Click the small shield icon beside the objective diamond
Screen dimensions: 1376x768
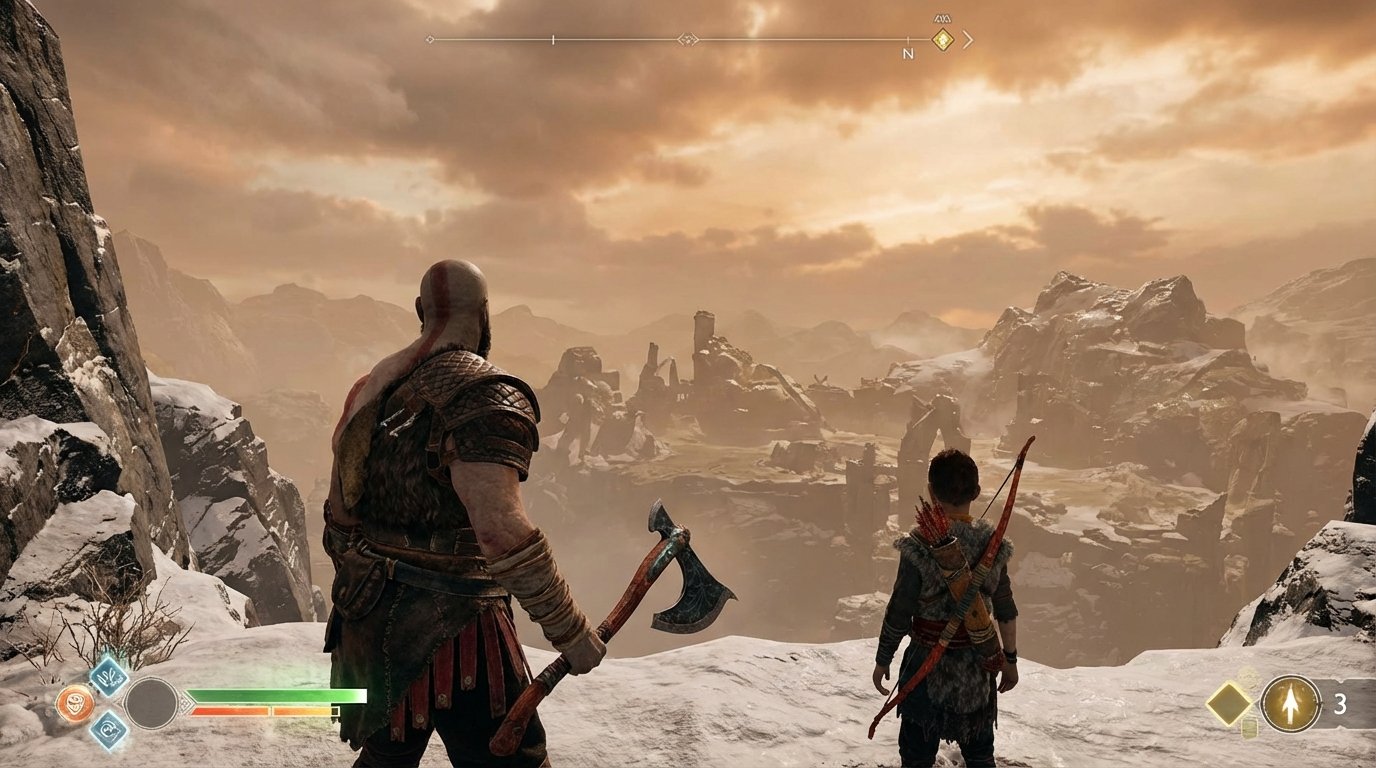pyautogui.click(x=1249, y=728)
